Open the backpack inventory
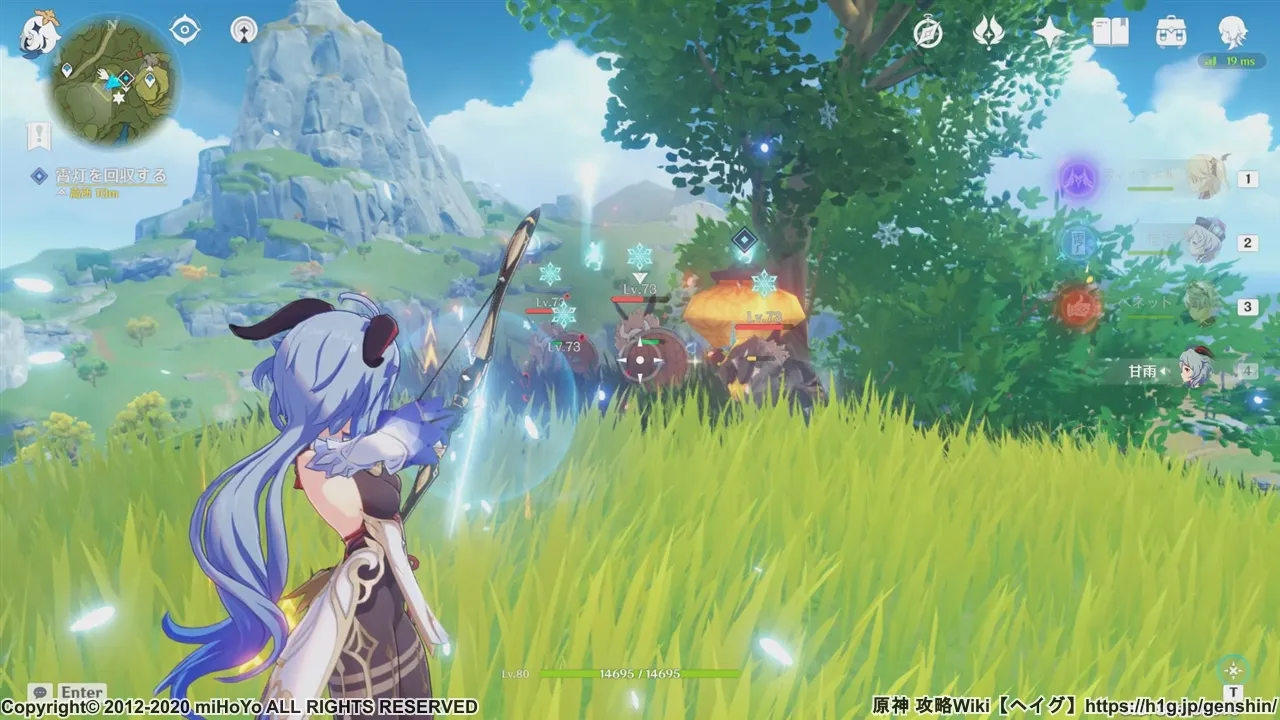1280x720 pixels. [x=1171, y=33]
